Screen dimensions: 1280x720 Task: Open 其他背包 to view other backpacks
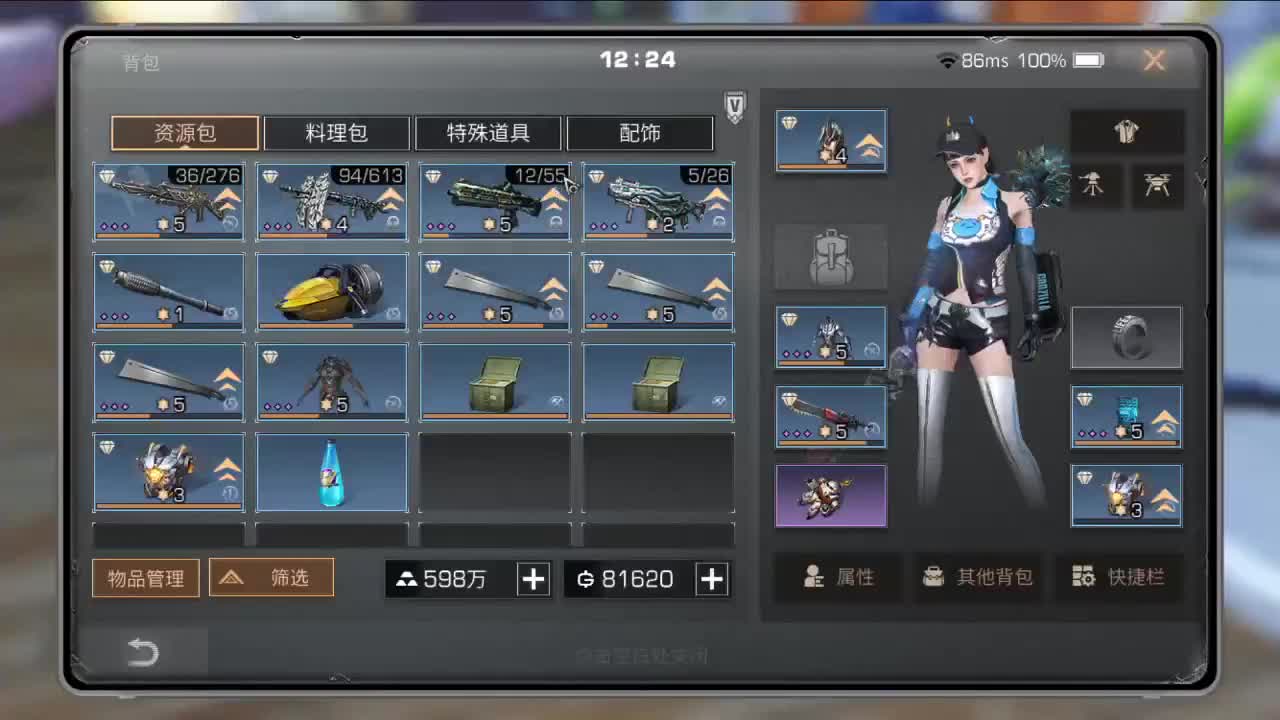[979, 576]
